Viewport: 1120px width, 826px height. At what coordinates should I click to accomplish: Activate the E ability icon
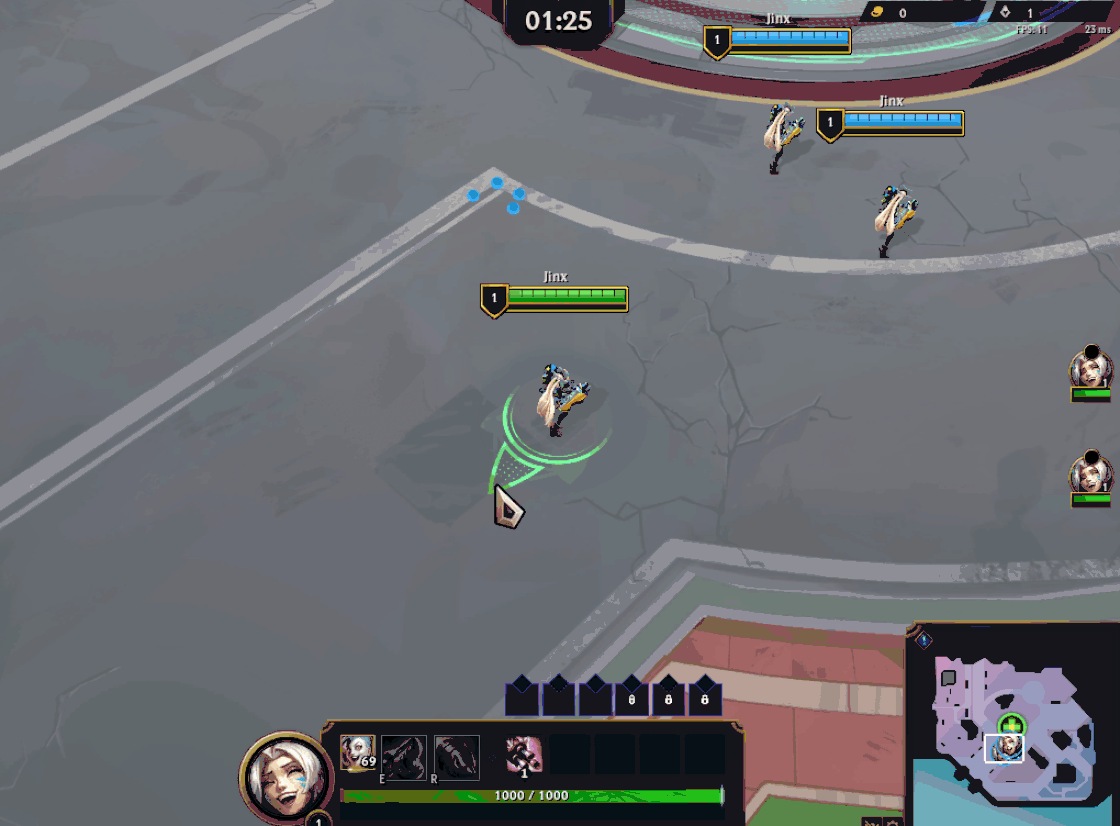(x=404, y=756)
